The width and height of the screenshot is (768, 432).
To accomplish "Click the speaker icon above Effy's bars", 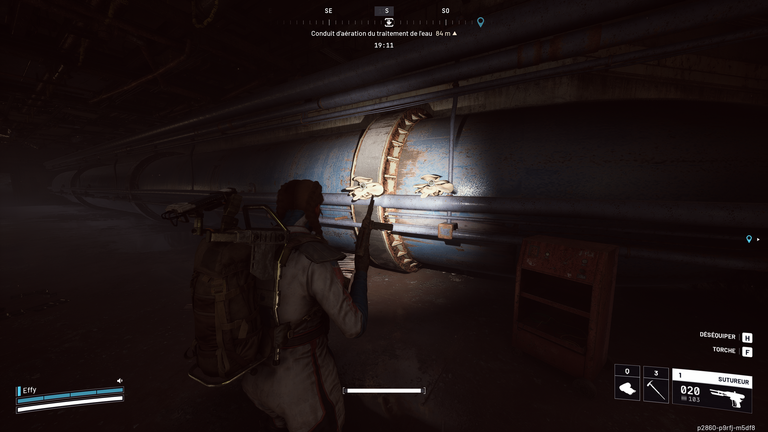I will pyautogui.click(x=120, y=381).
